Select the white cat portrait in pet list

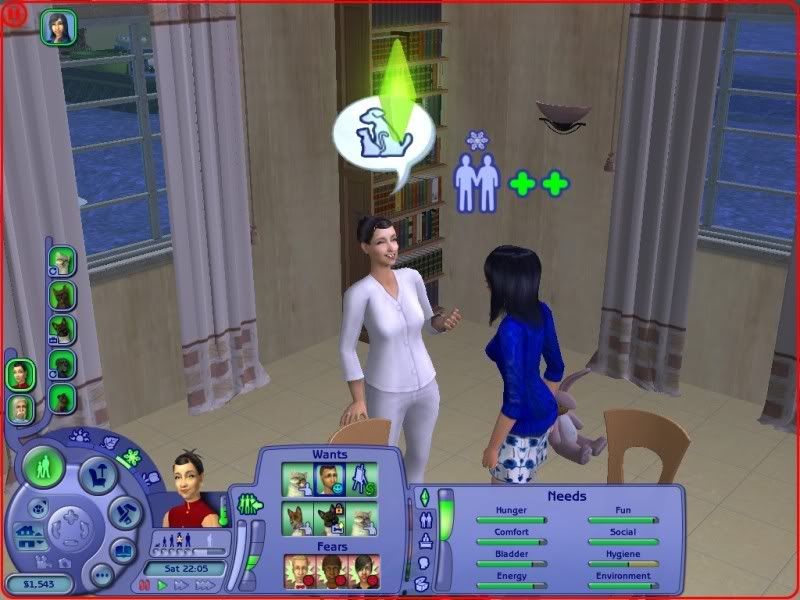[x=63, y=262]
